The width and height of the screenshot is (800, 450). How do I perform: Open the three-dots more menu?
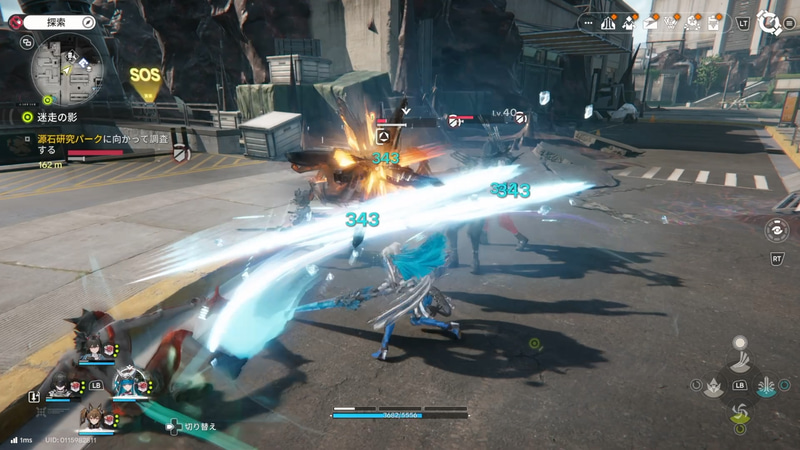point(586,22)
